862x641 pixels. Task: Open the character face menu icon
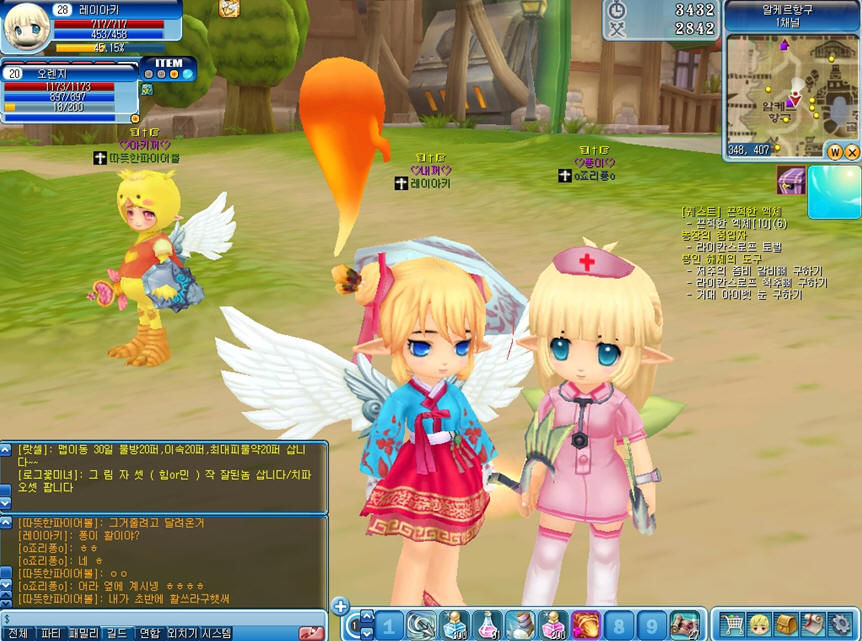[759, 625]
